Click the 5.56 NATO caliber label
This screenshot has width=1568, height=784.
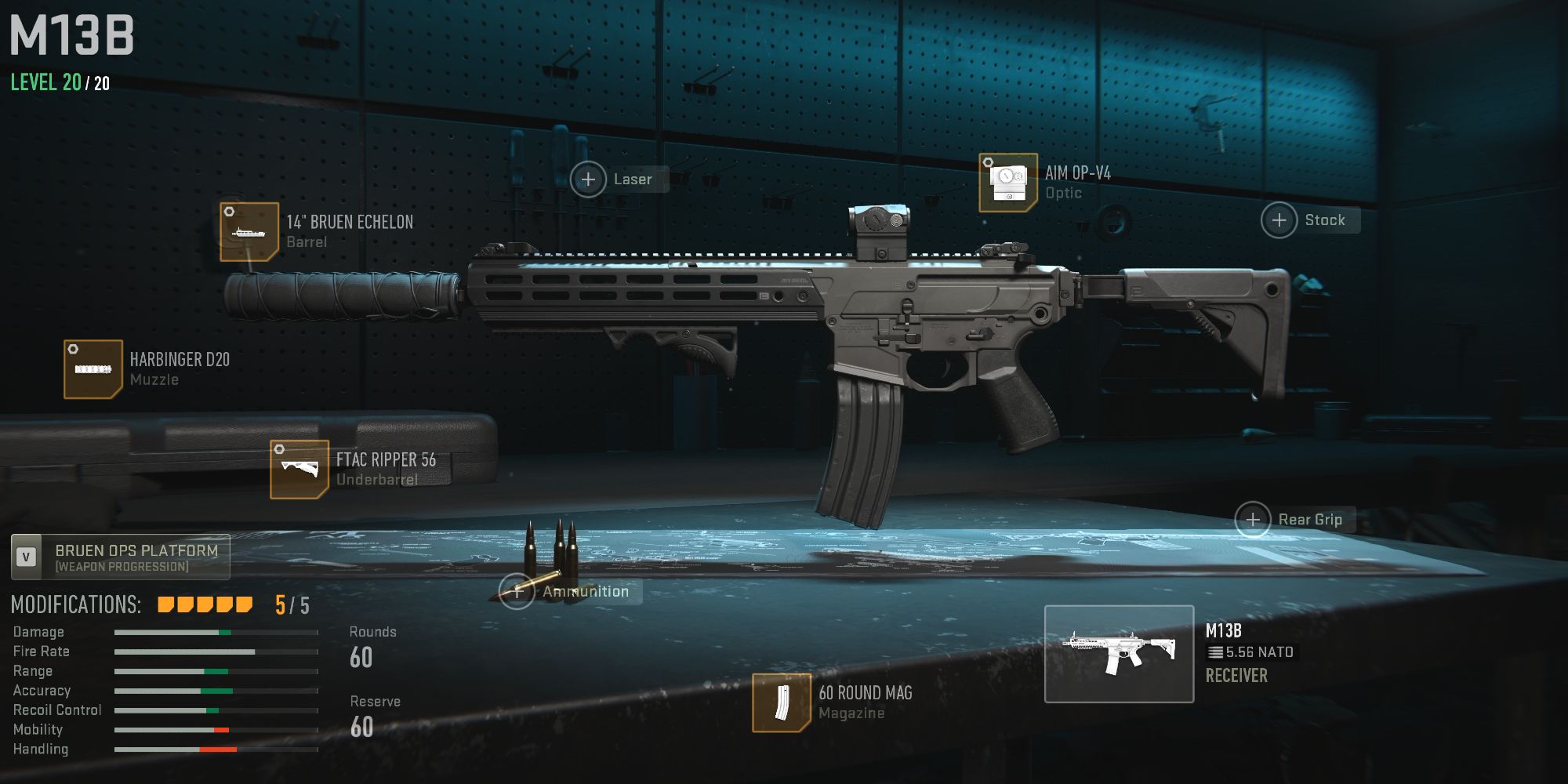[x=1252, y=652]
